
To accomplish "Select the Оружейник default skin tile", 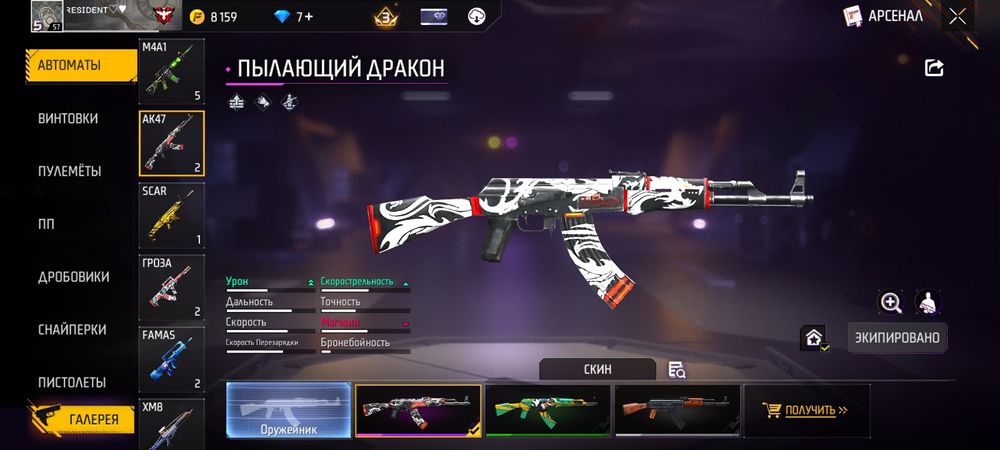I will [288, 410].
